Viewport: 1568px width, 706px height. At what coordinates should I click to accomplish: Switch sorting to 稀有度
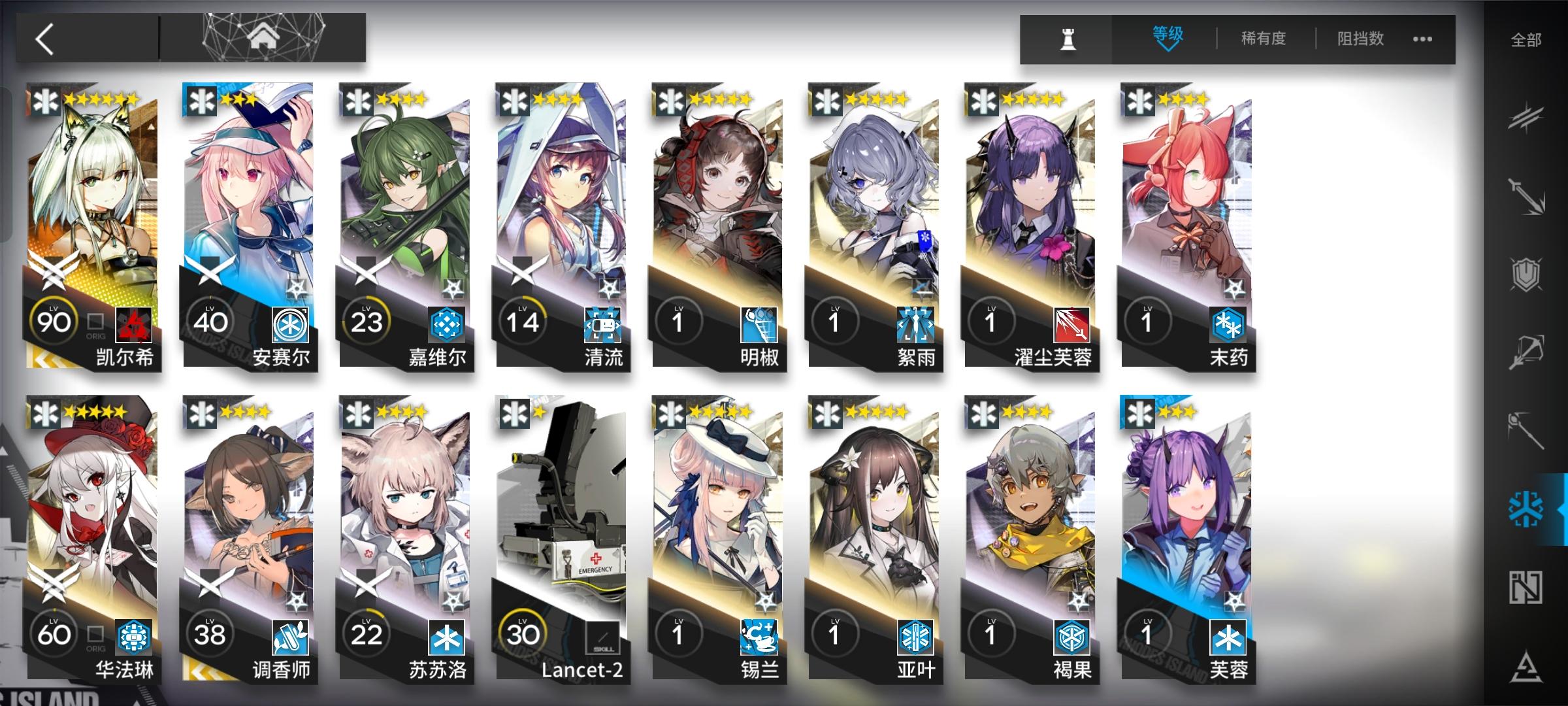1262,39
